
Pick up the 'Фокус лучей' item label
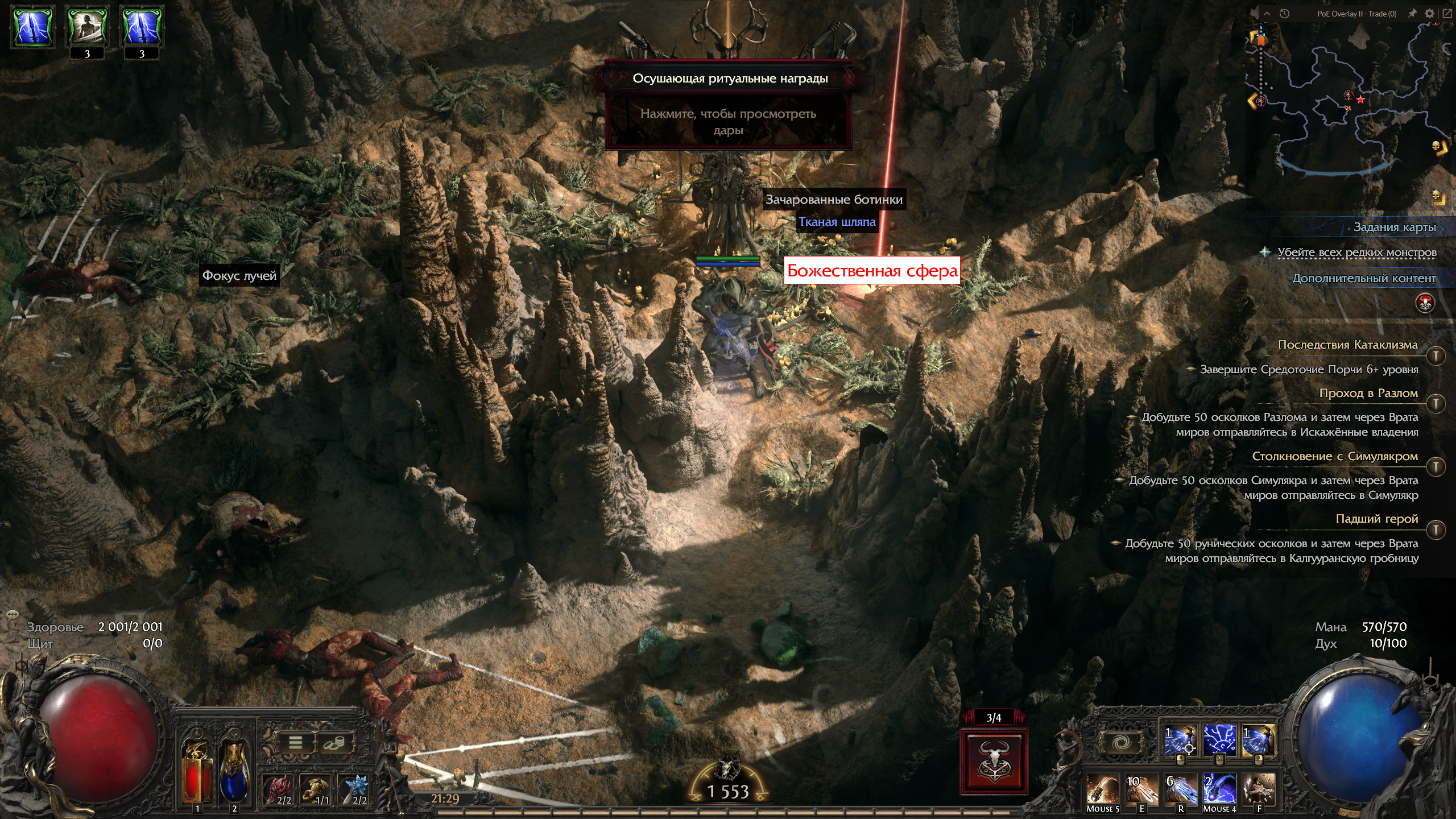[239, 276]
